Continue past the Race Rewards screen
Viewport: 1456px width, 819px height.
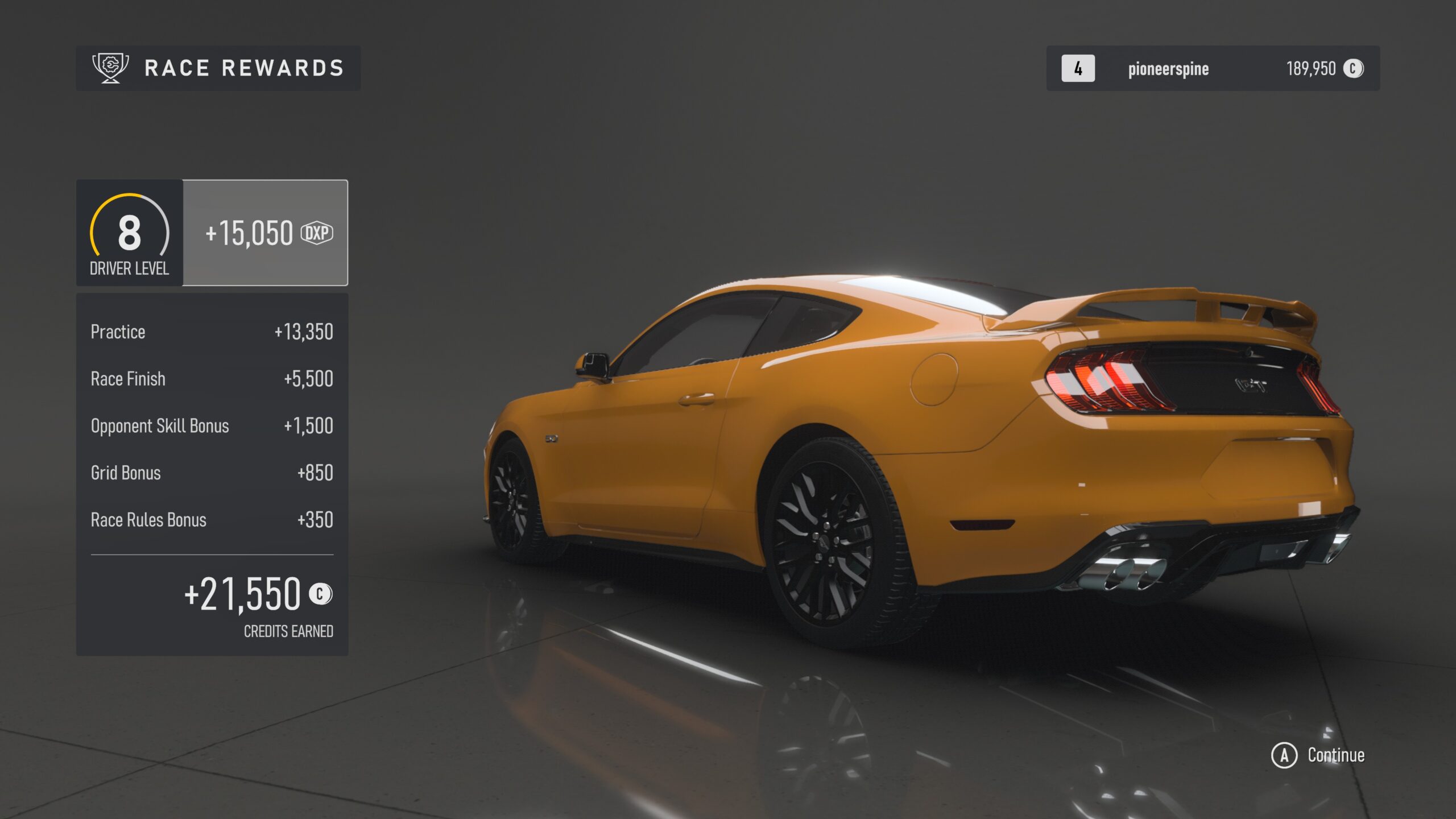pos(1318,755)
